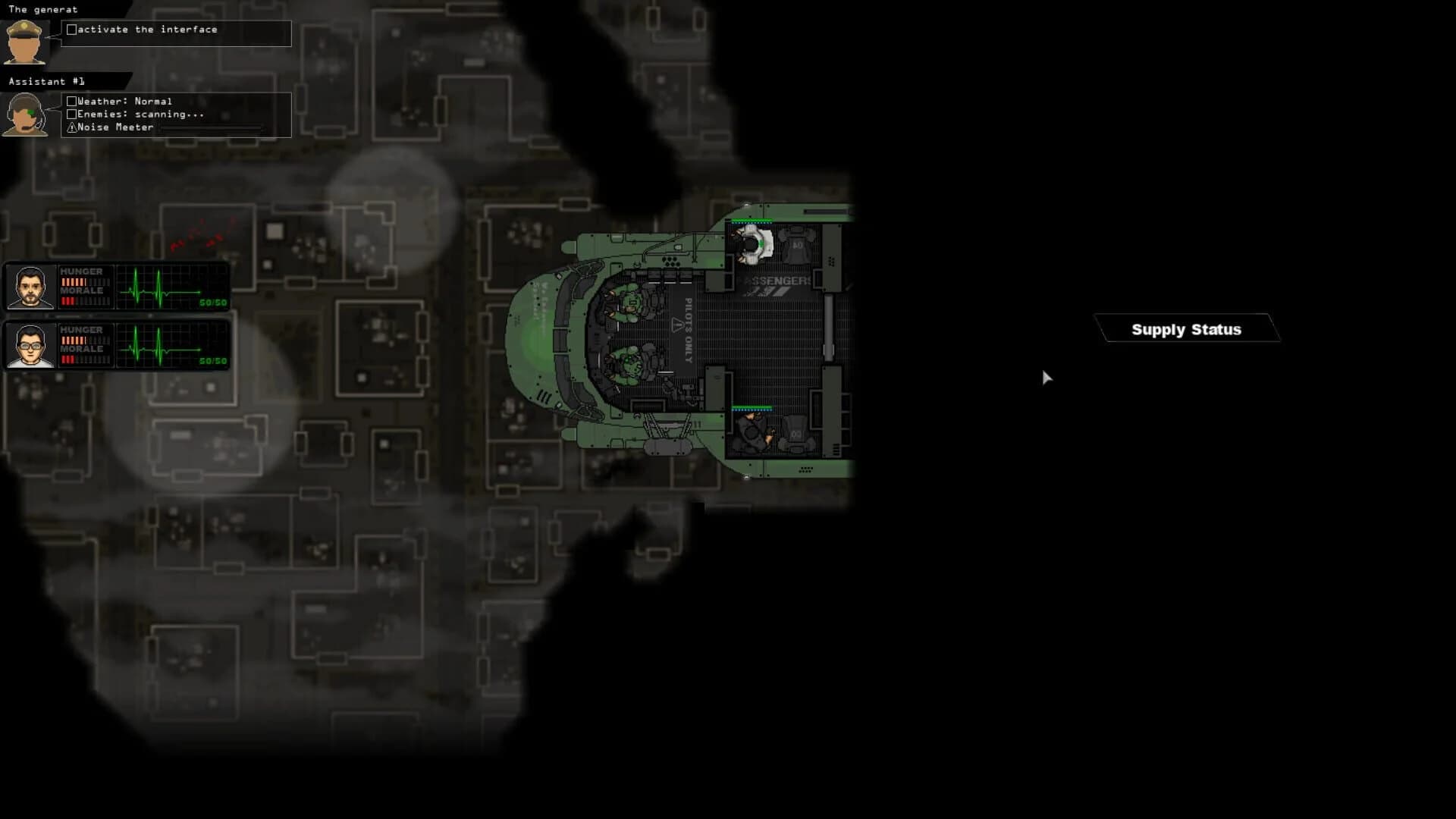
Task: Toggle the 'Weather: Normal' checkbox
Action: 72,100
